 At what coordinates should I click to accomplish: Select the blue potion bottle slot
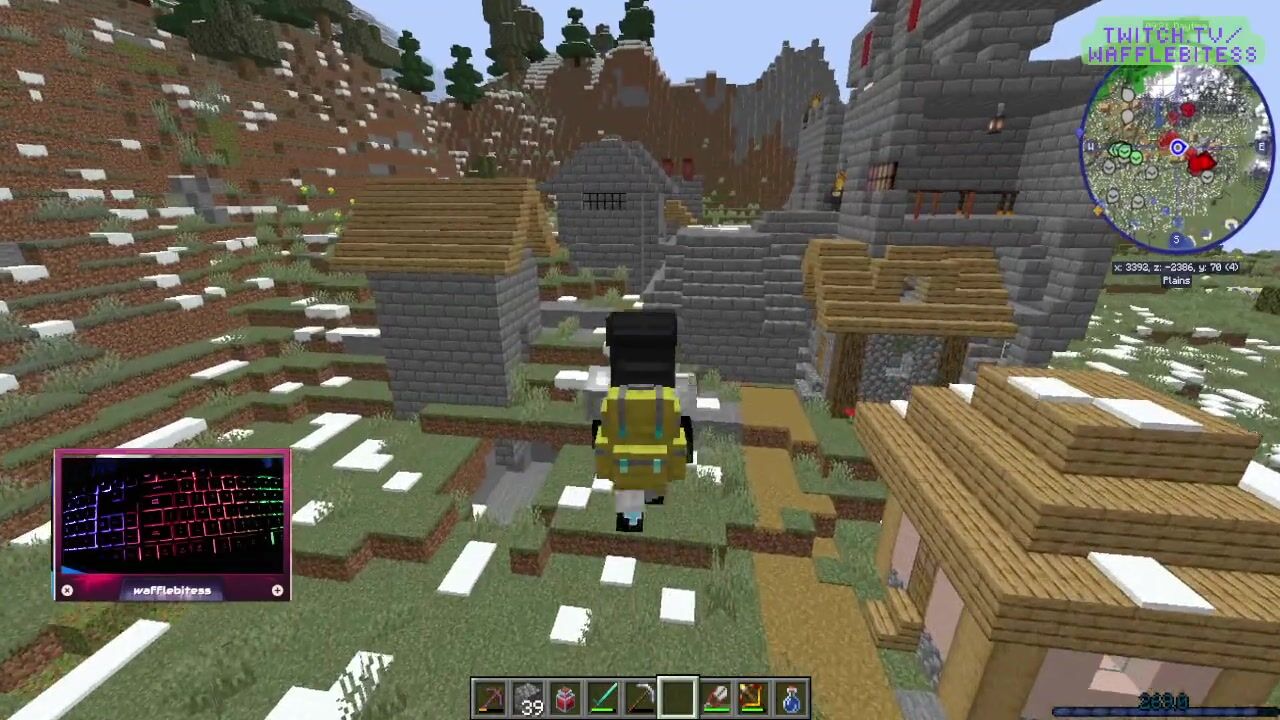point(791,698)
